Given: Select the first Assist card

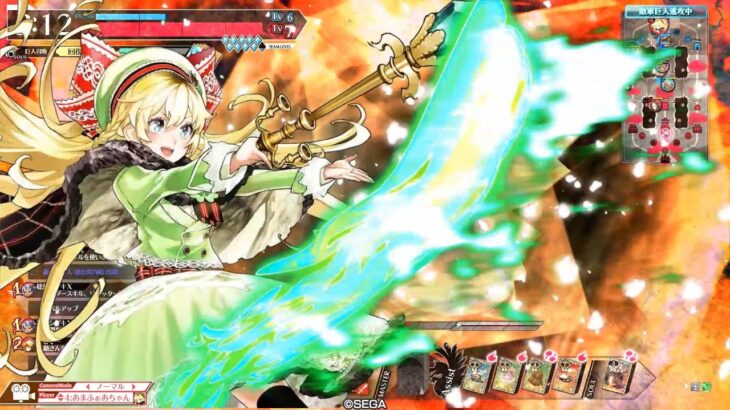Looking at the screenshot, I should [x=477, y=376].
